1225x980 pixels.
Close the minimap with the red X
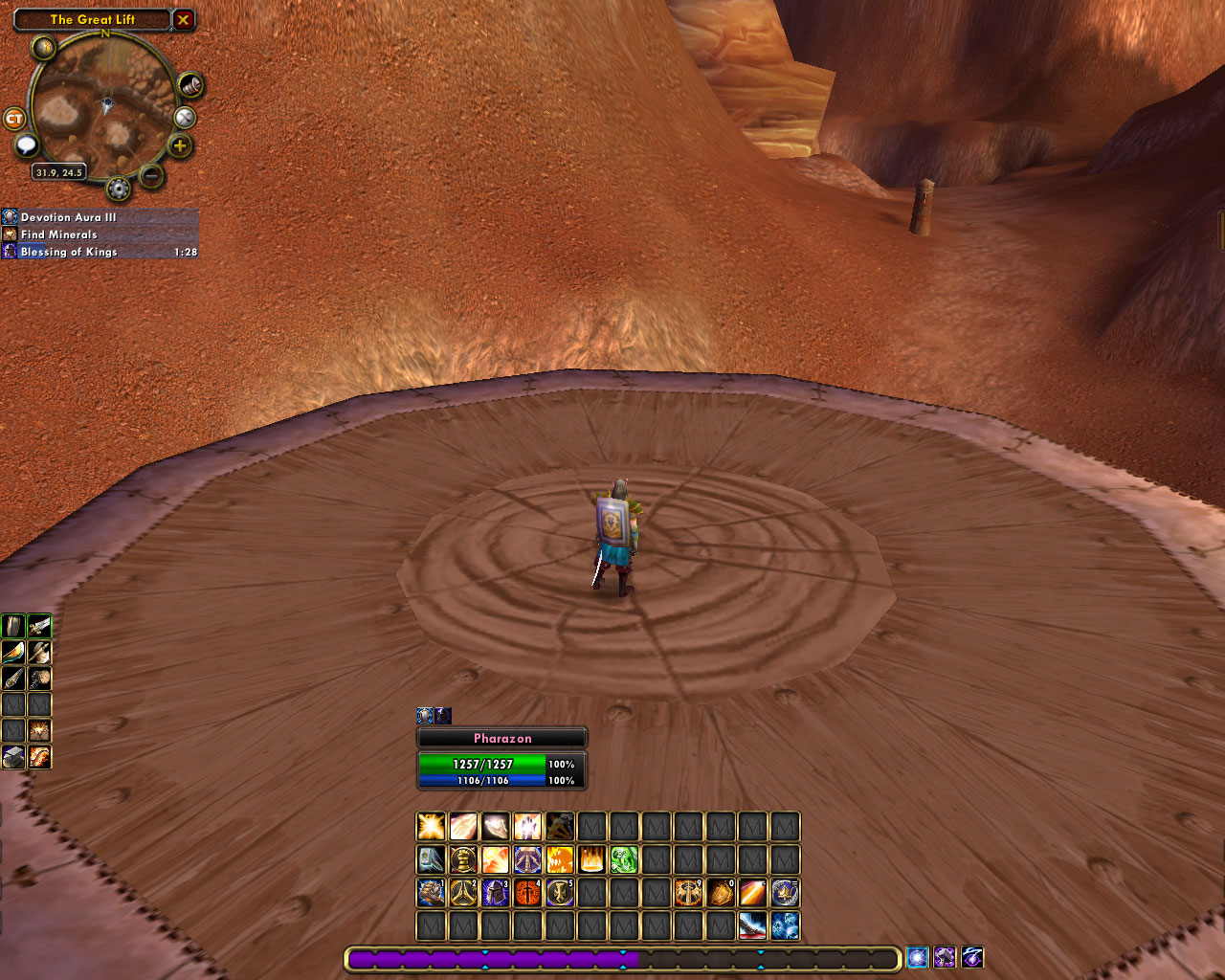point(183,19)
